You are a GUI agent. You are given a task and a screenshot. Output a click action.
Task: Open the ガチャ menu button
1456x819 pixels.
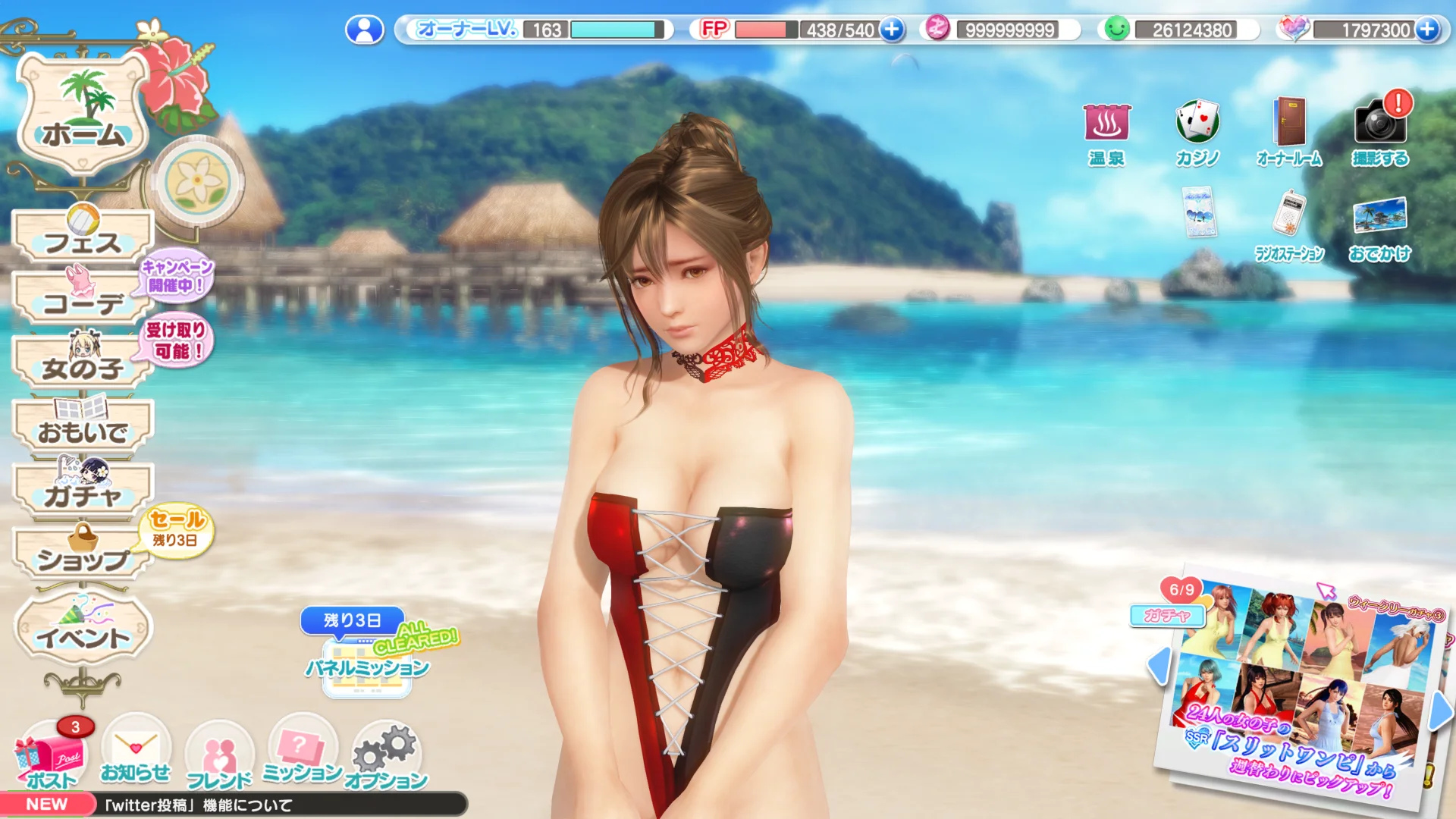pos(83,493)
